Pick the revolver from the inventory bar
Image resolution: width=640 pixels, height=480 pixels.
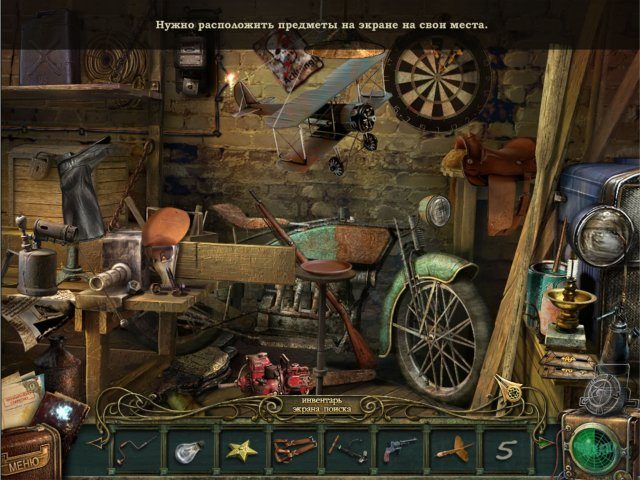point(399,449)
